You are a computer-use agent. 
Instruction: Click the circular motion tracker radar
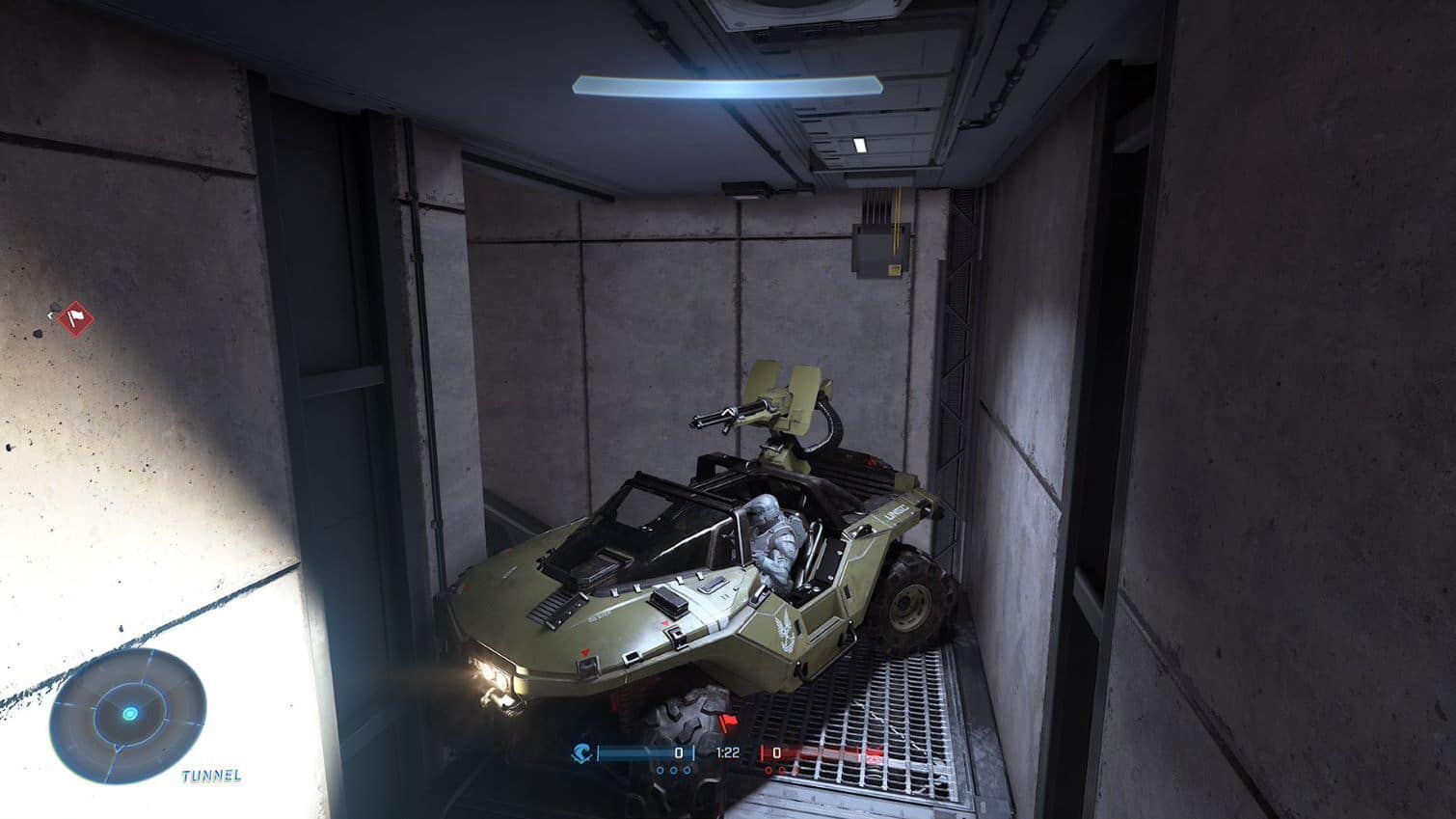point(128,714)
